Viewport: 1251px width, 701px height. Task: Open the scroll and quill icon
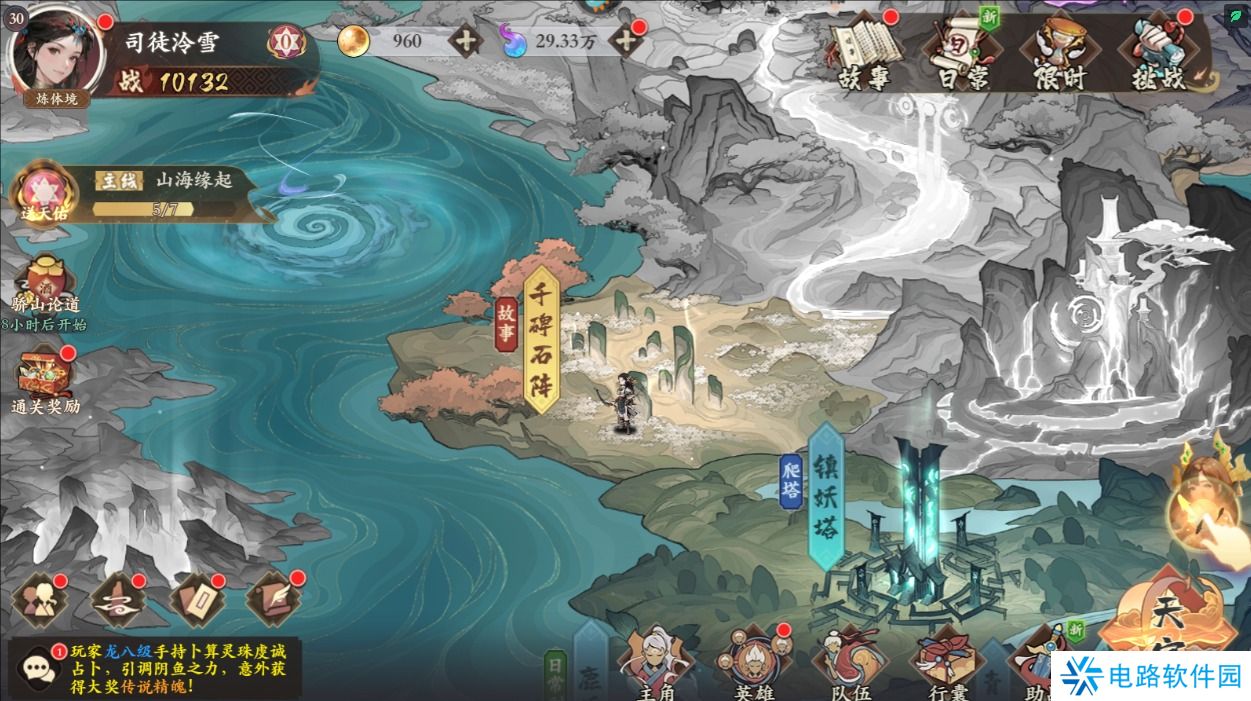click(274, 600)
